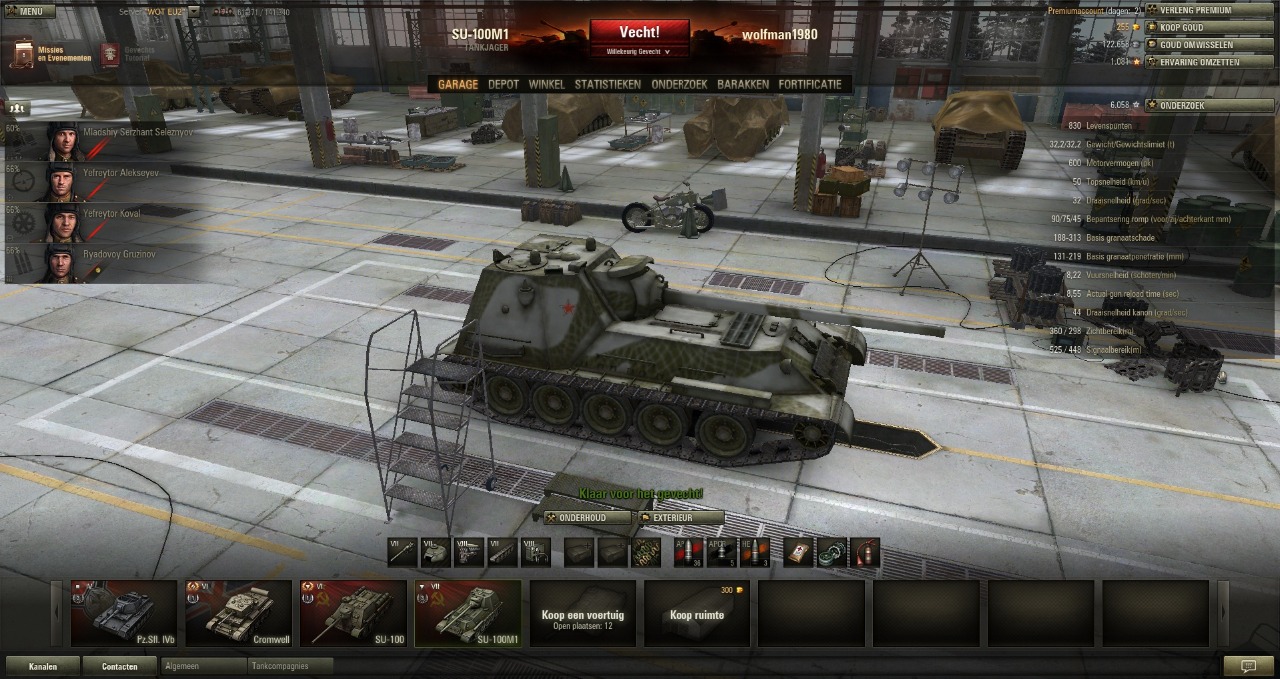
Task: Start battle with the Vecht! button
Action: tap(639, 32)
